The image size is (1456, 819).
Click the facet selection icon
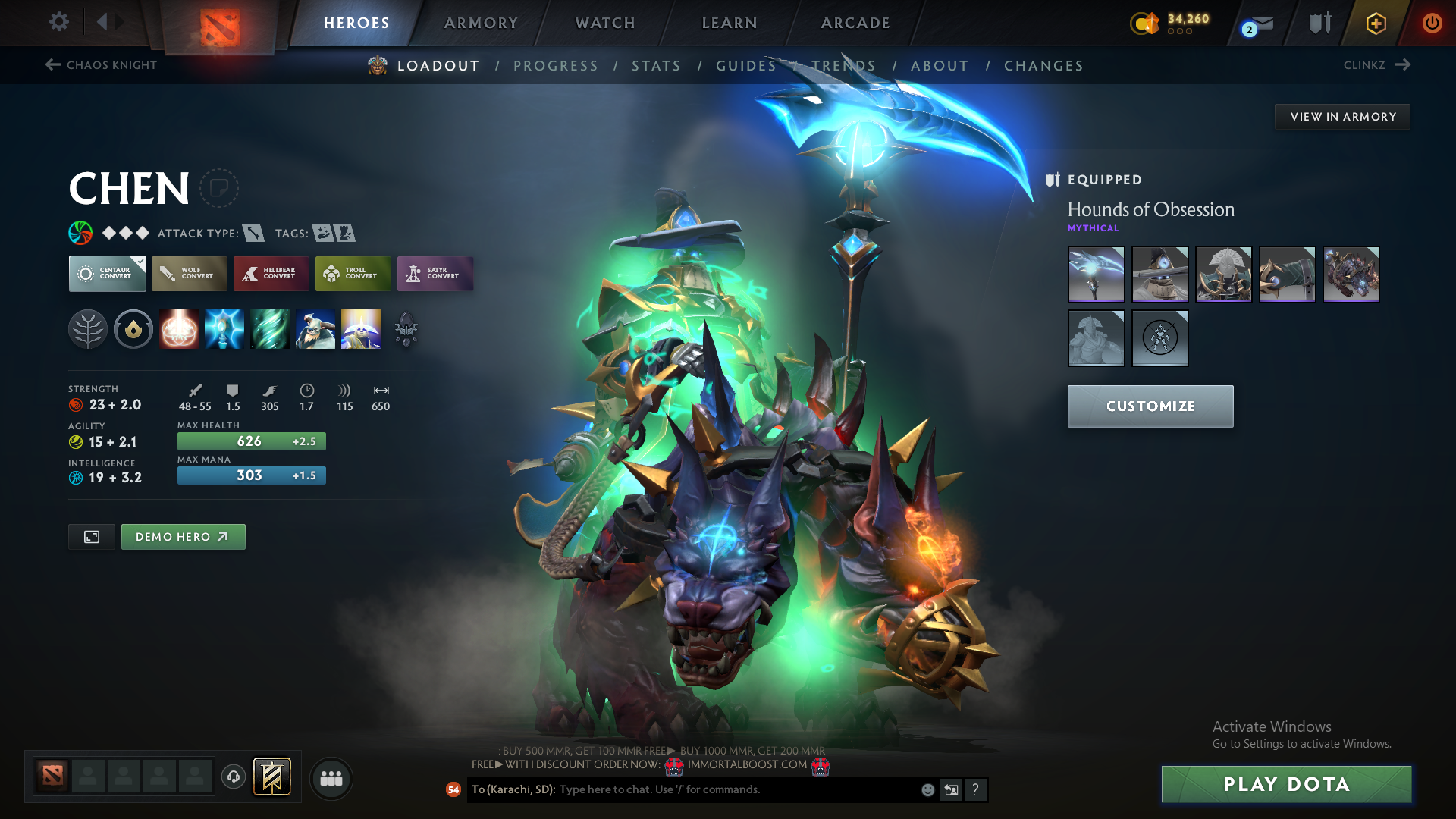(x=133, y=328)
